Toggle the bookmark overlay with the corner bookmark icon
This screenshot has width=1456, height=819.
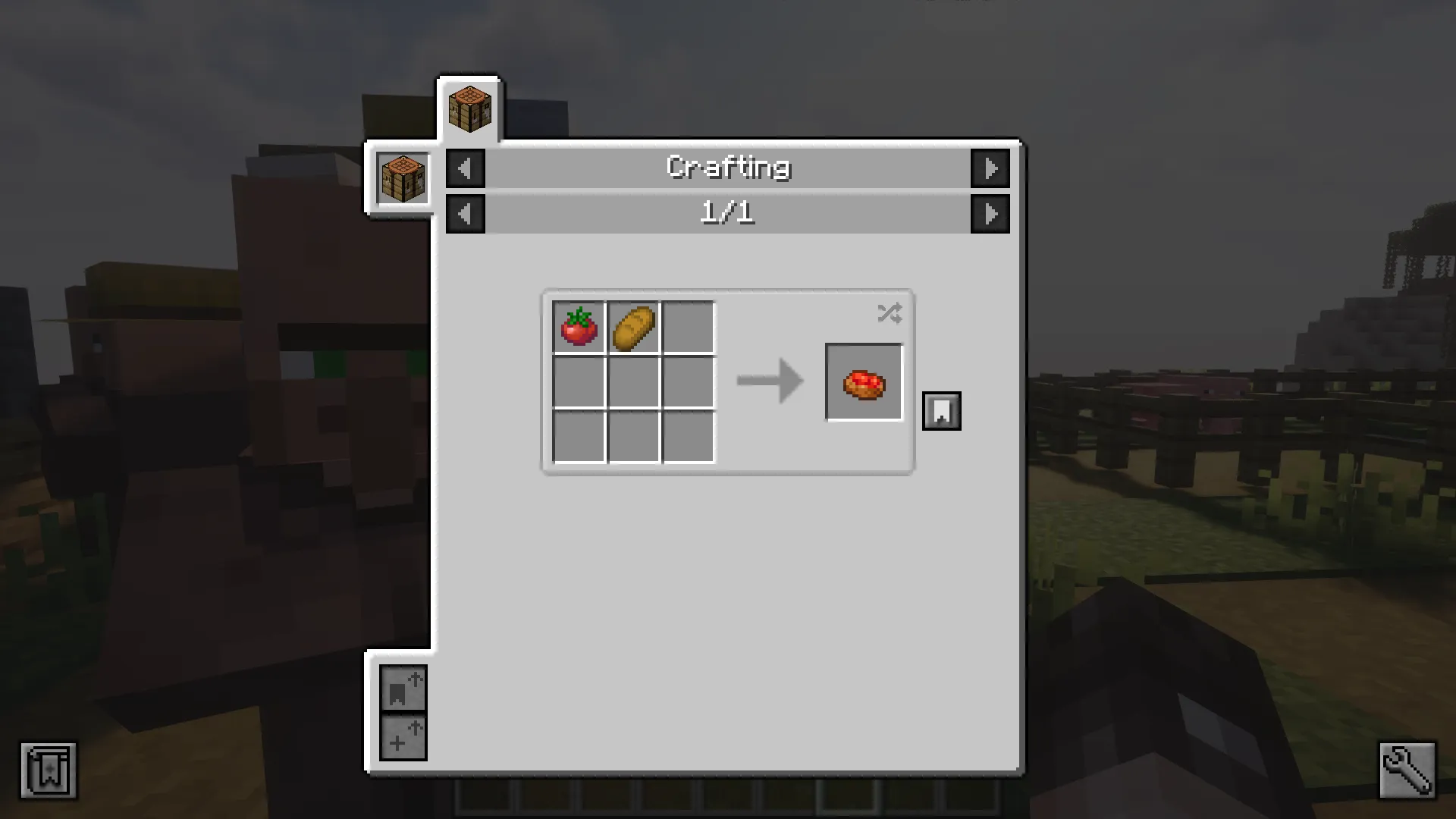(x=49, y=769)
